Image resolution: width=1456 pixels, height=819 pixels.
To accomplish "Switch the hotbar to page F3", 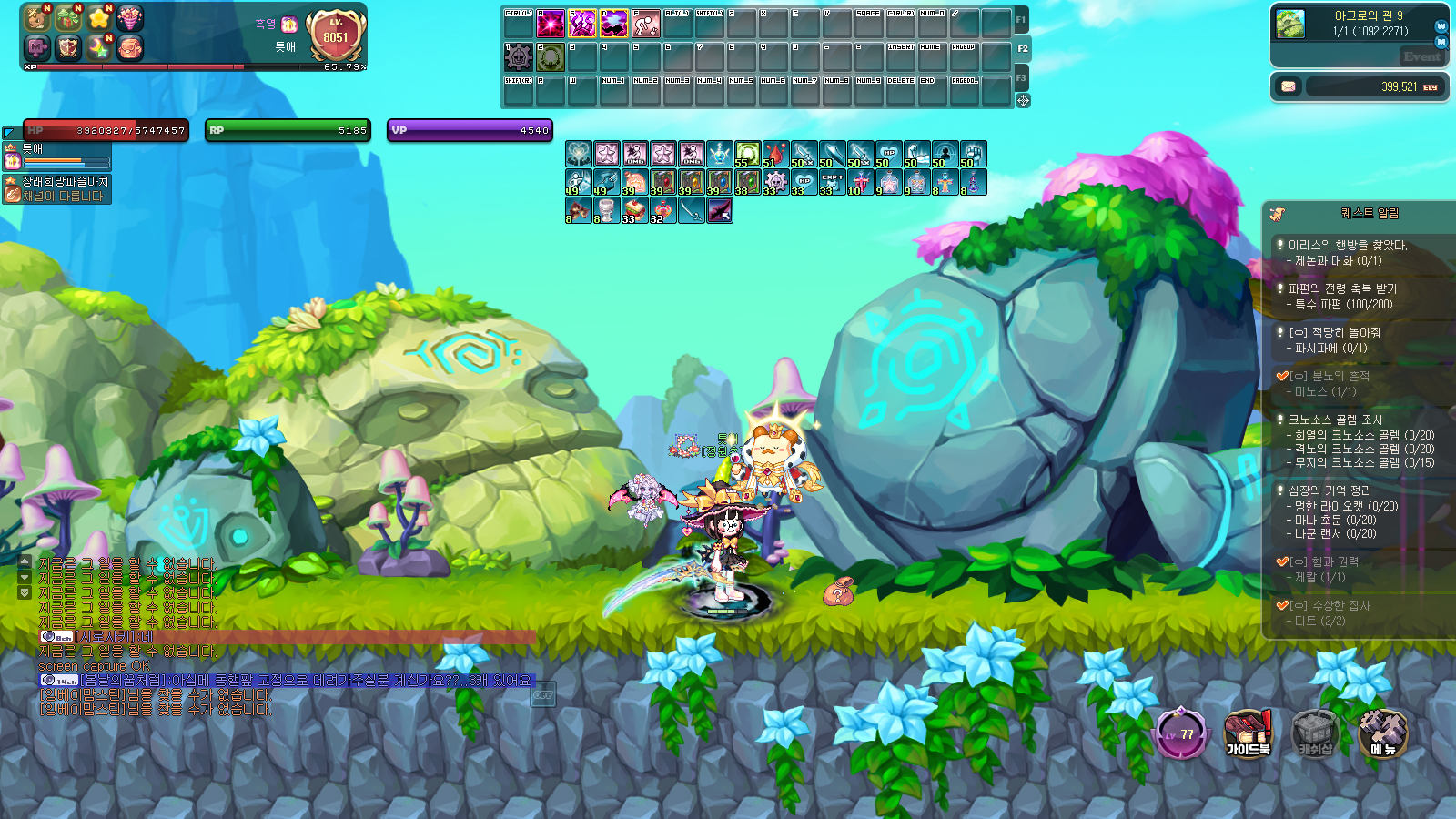I will click(1021, 78).
